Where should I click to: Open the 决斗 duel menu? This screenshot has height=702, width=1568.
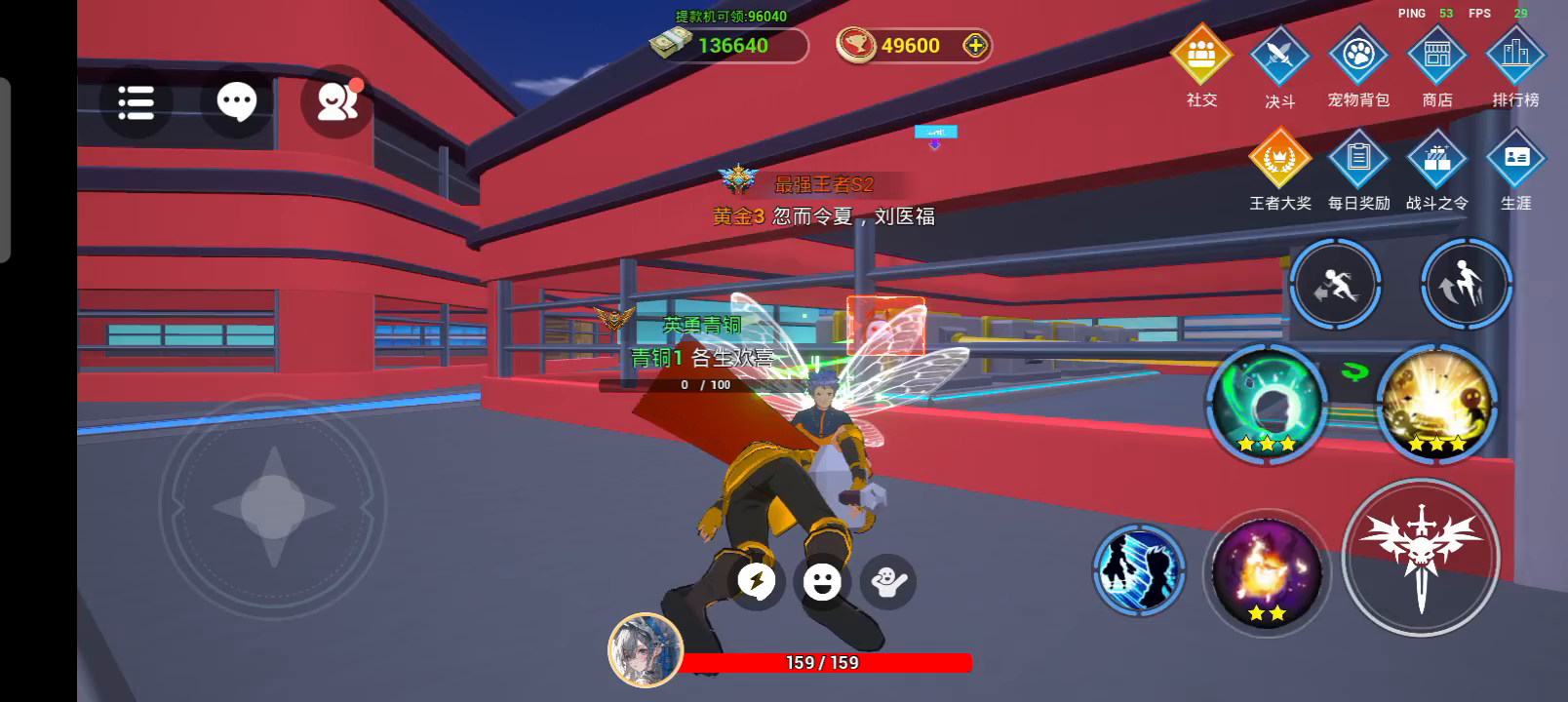(1279, 57)
